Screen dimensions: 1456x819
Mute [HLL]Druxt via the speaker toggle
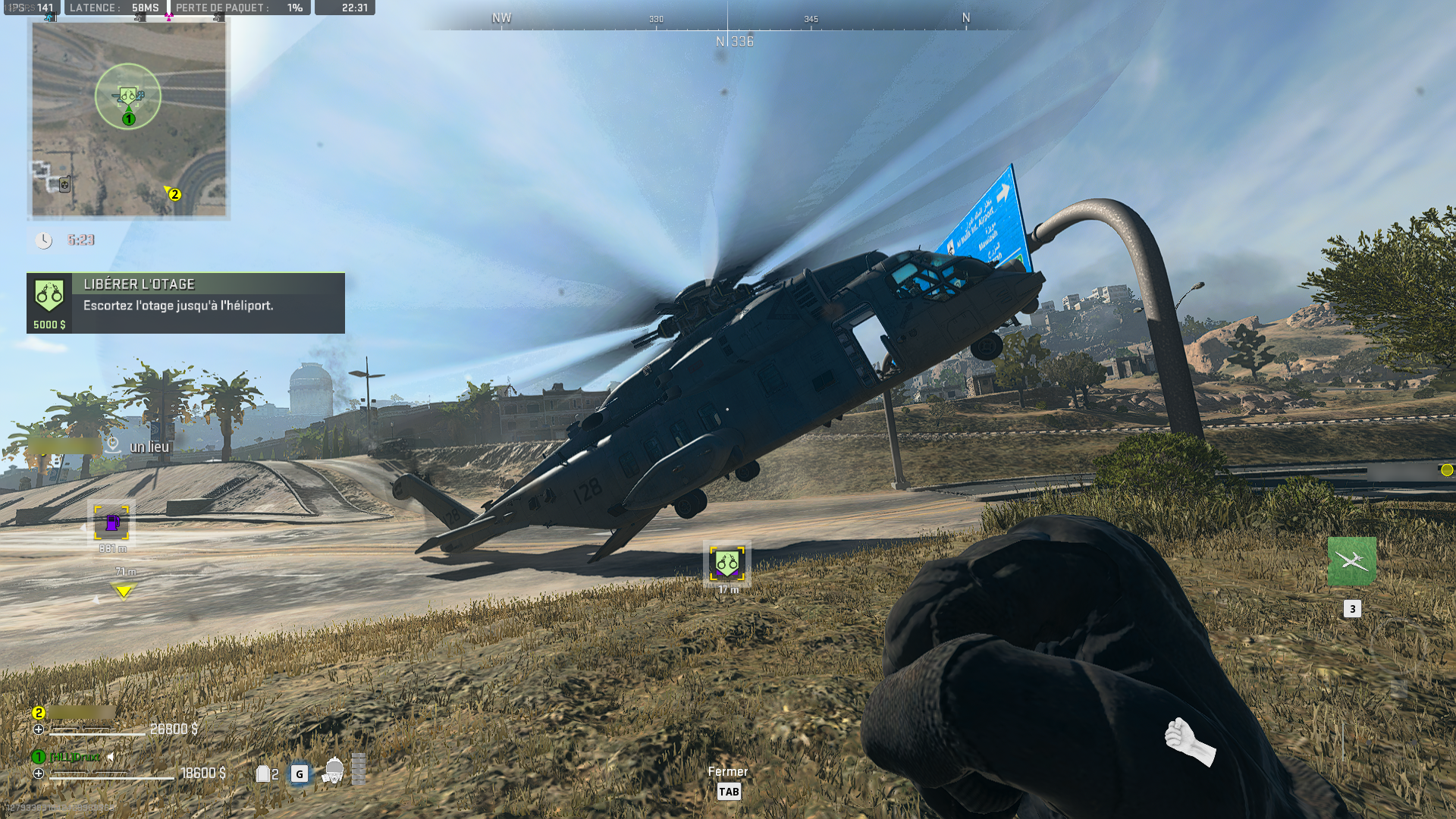(x=111, y=756)
